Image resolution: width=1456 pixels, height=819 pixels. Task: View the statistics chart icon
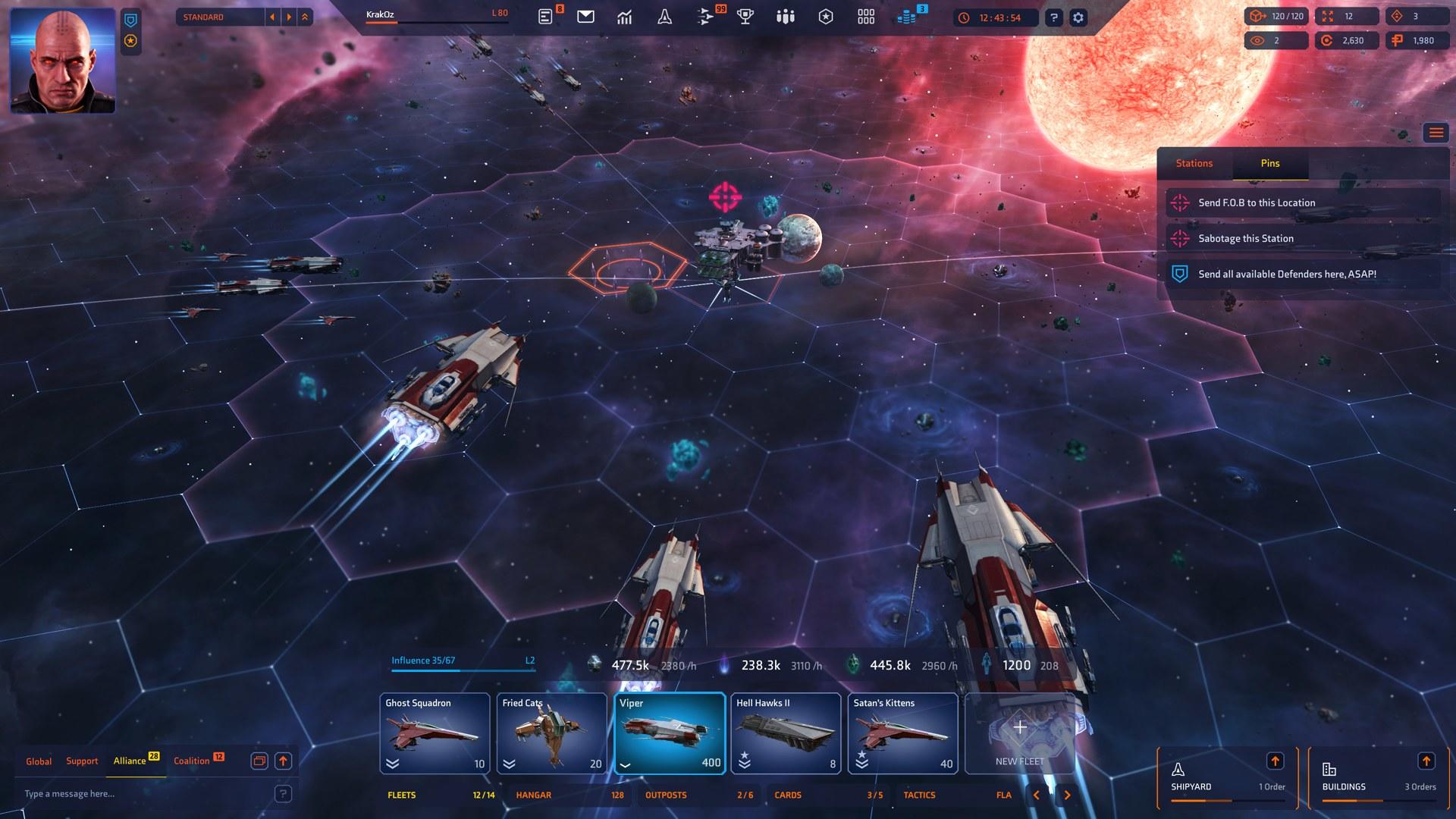tap(625, 16)
